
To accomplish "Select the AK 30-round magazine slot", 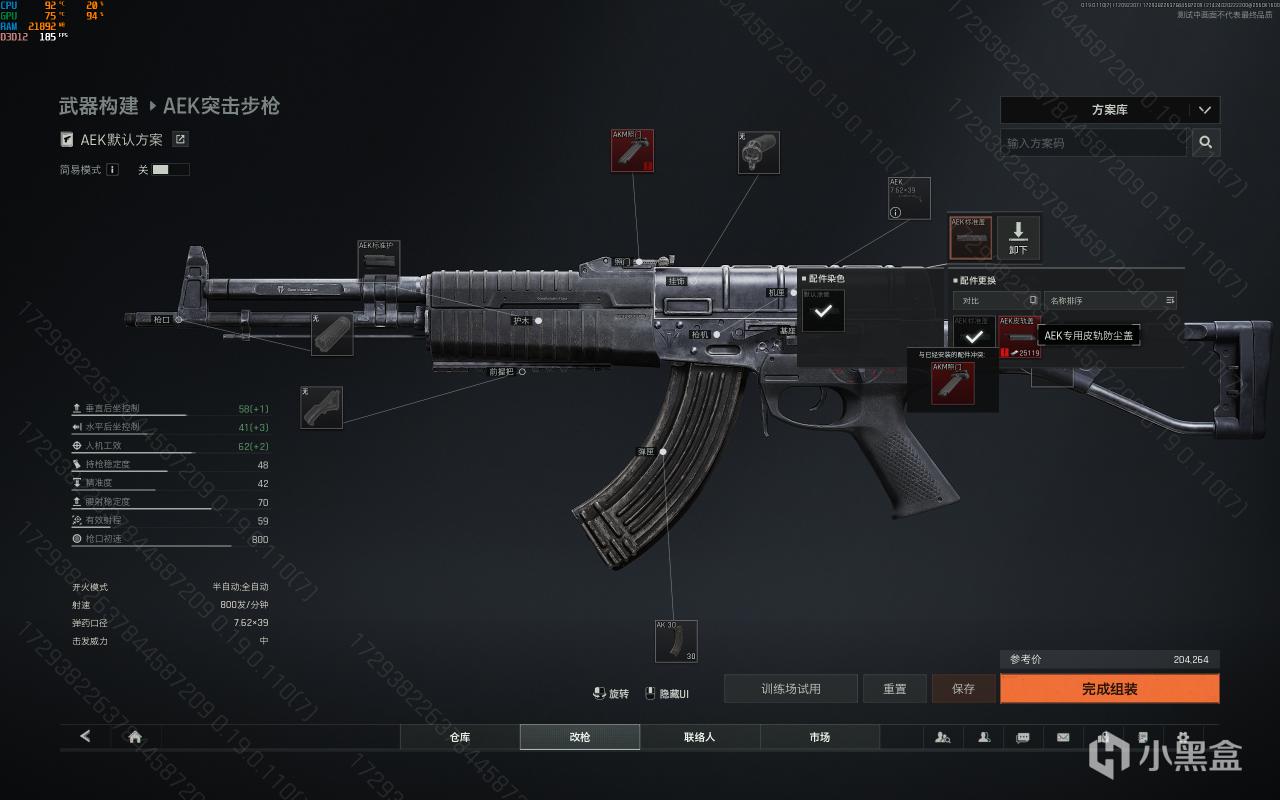I will (676, 641).
